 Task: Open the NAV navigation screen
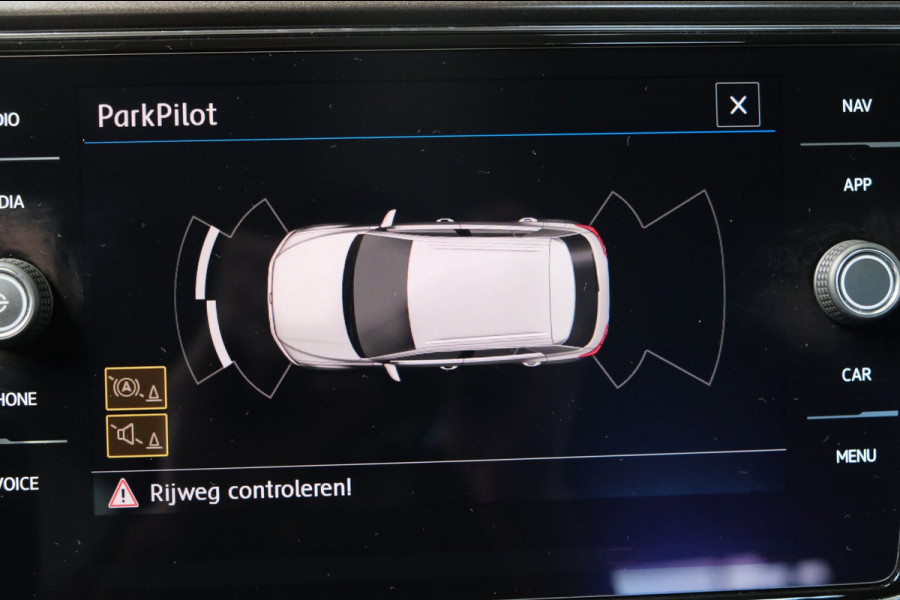pyautogui.click(x=856, y=105)
